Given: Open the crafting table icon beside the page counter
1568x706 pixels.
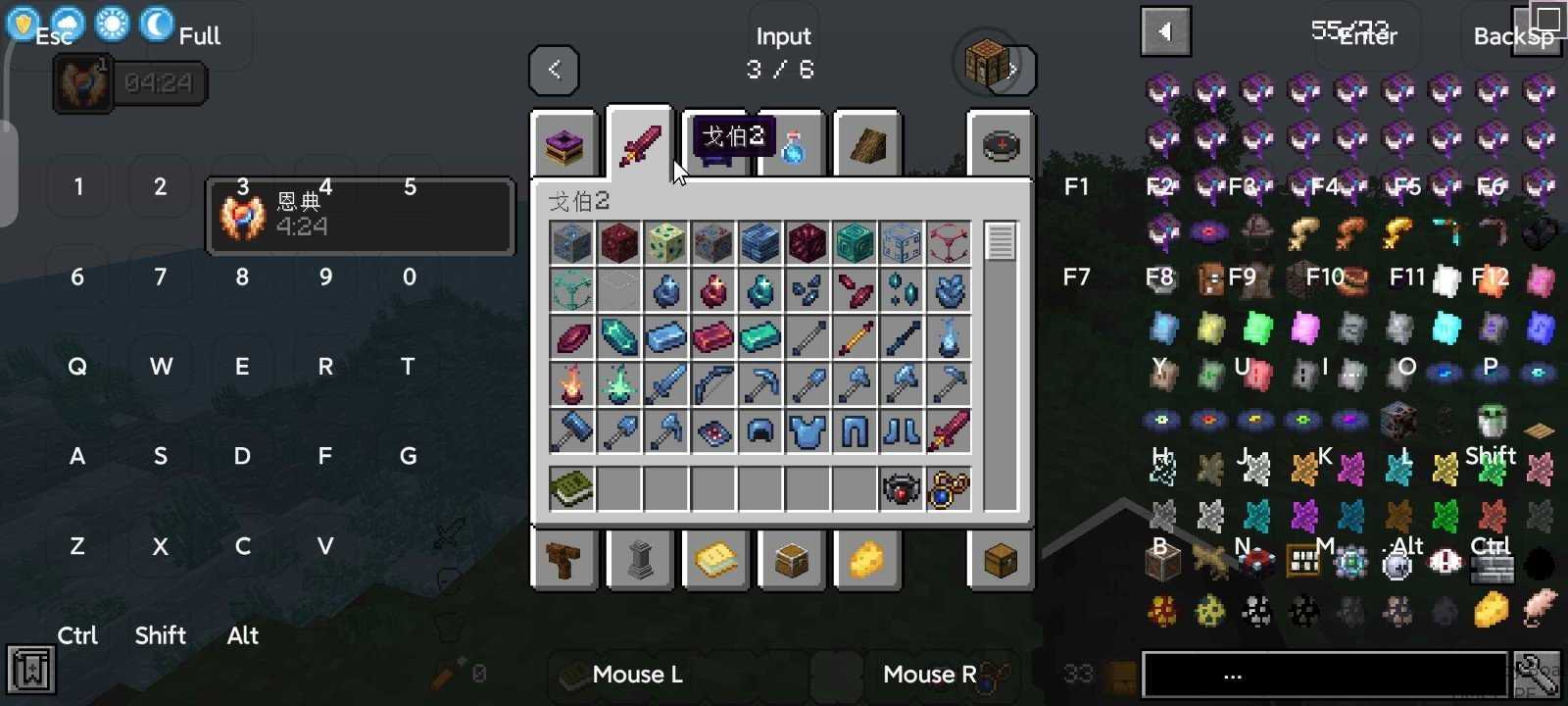Looking at the screenshot, I should coord(985,62).
